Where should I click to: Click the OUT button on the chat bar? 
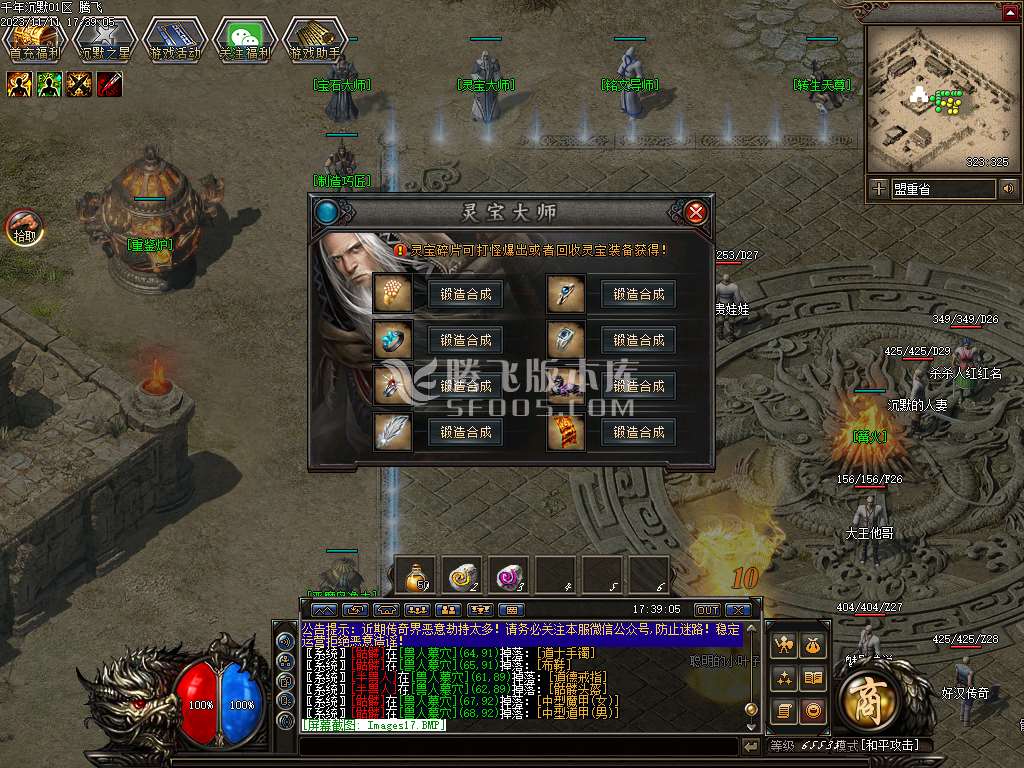pyautogui.click(x=707, y=609)
